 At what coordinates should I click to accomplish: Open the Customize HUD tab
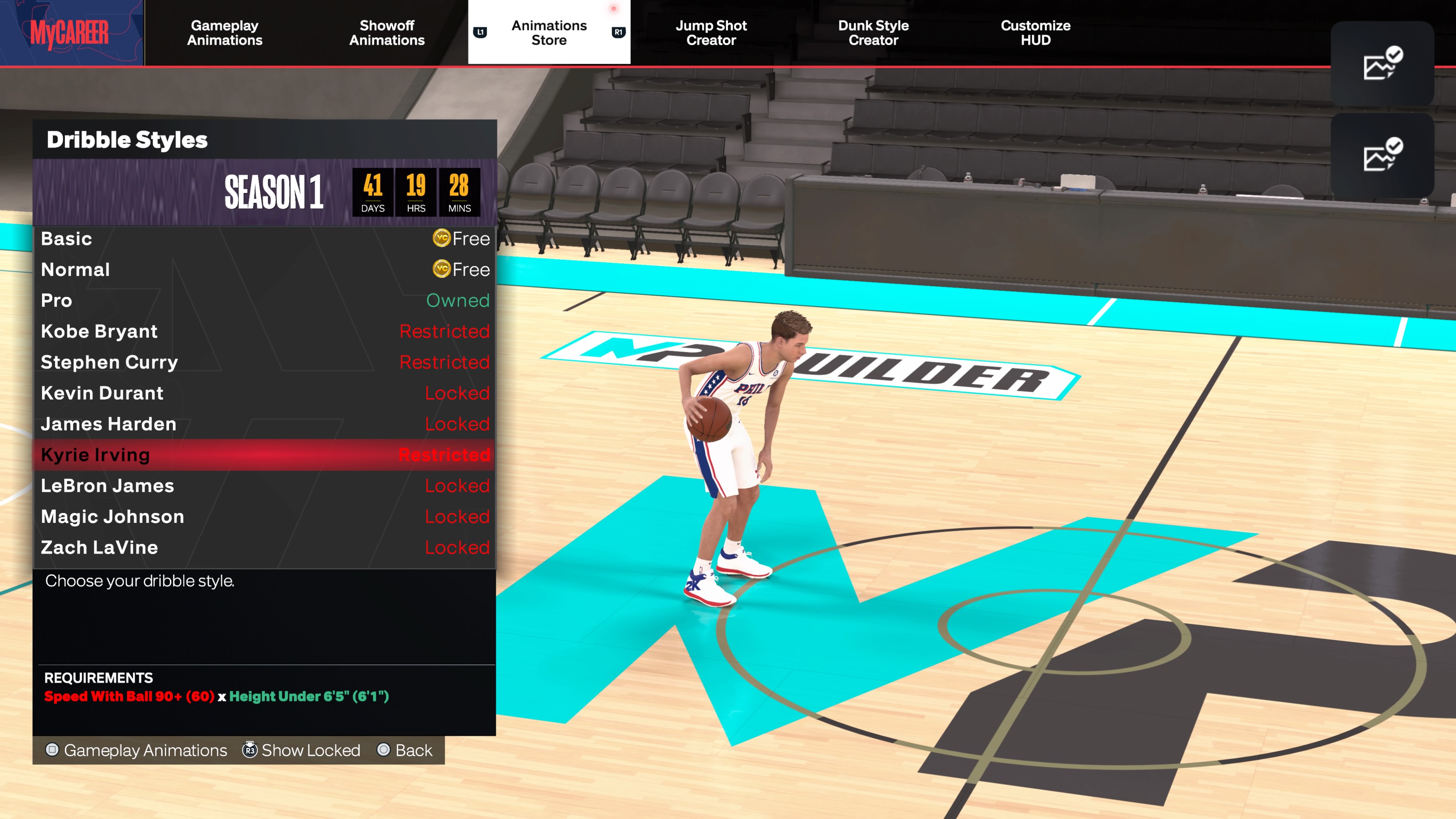coord(1036,33)
